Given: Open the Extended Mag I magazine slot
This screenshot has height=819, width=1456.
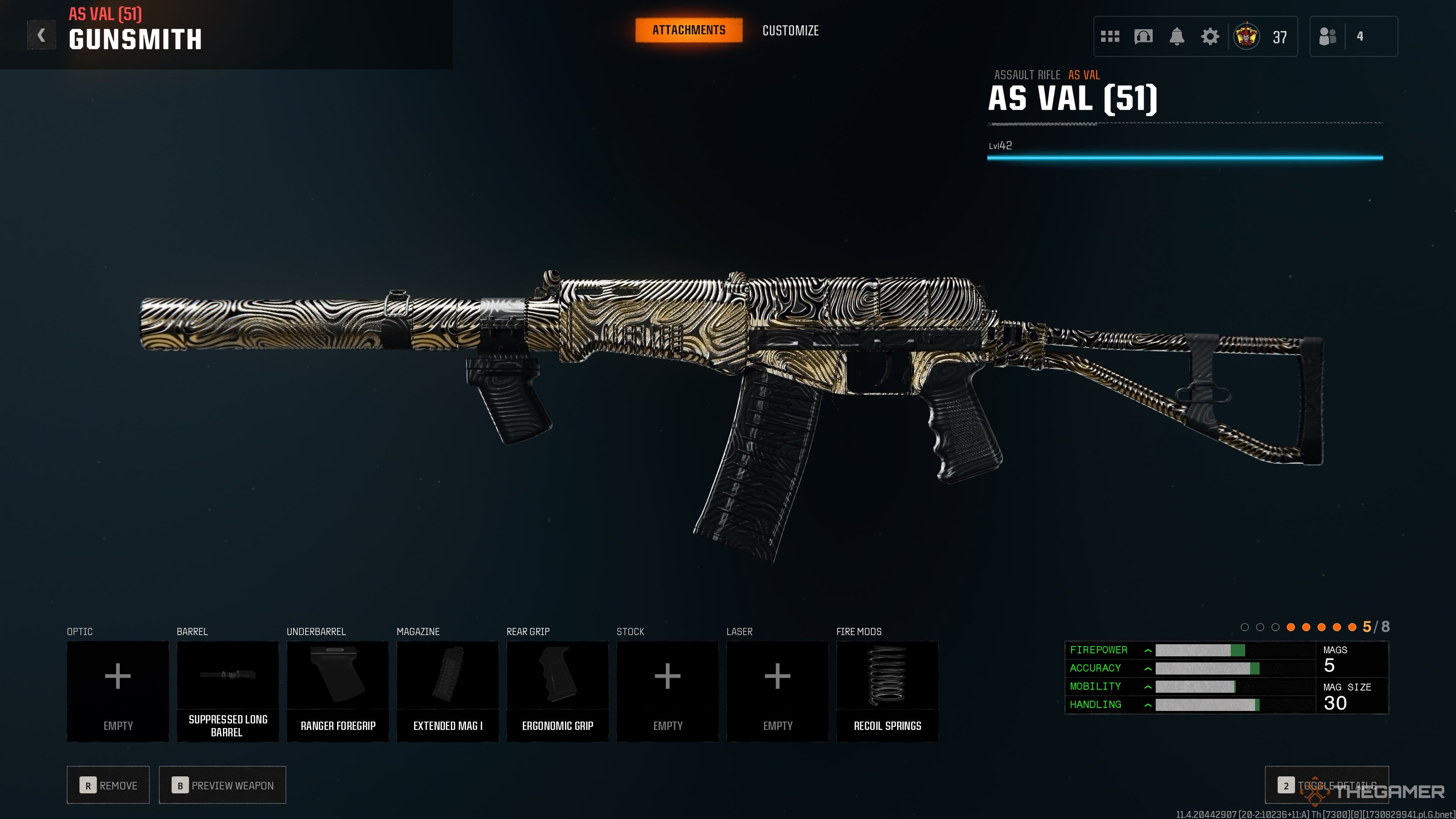Looking at the screenshot, I should pos(448,691).
